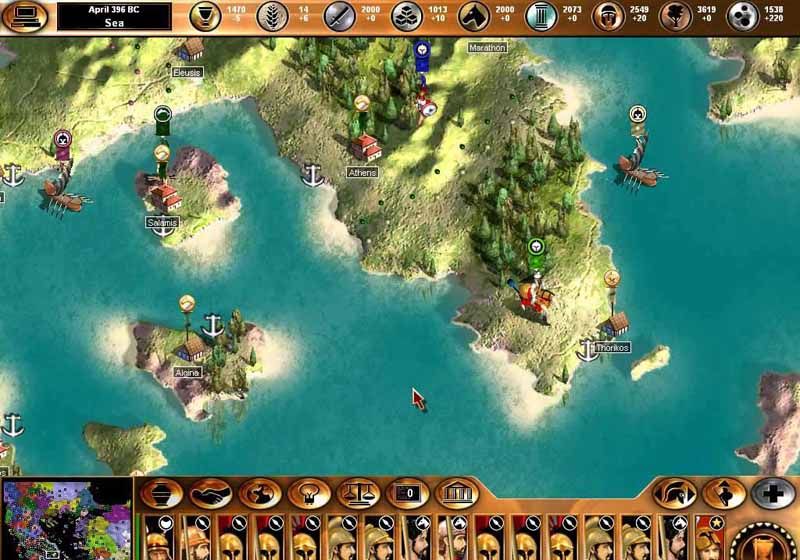Click the sword iron resource icon
The image size is (800, 560).
339,16
